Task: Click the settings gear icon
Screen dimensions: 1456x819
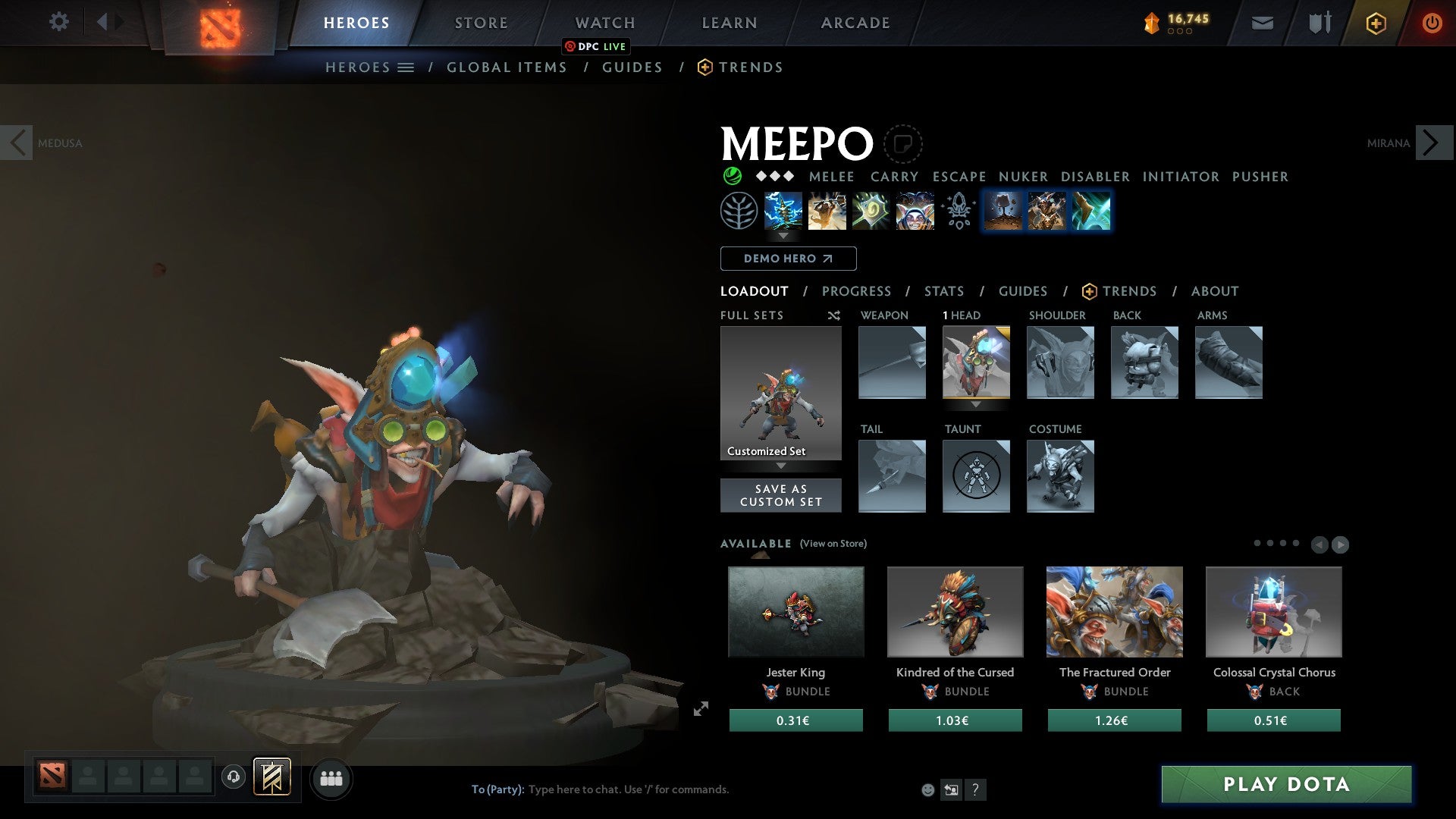Action: 58,22
